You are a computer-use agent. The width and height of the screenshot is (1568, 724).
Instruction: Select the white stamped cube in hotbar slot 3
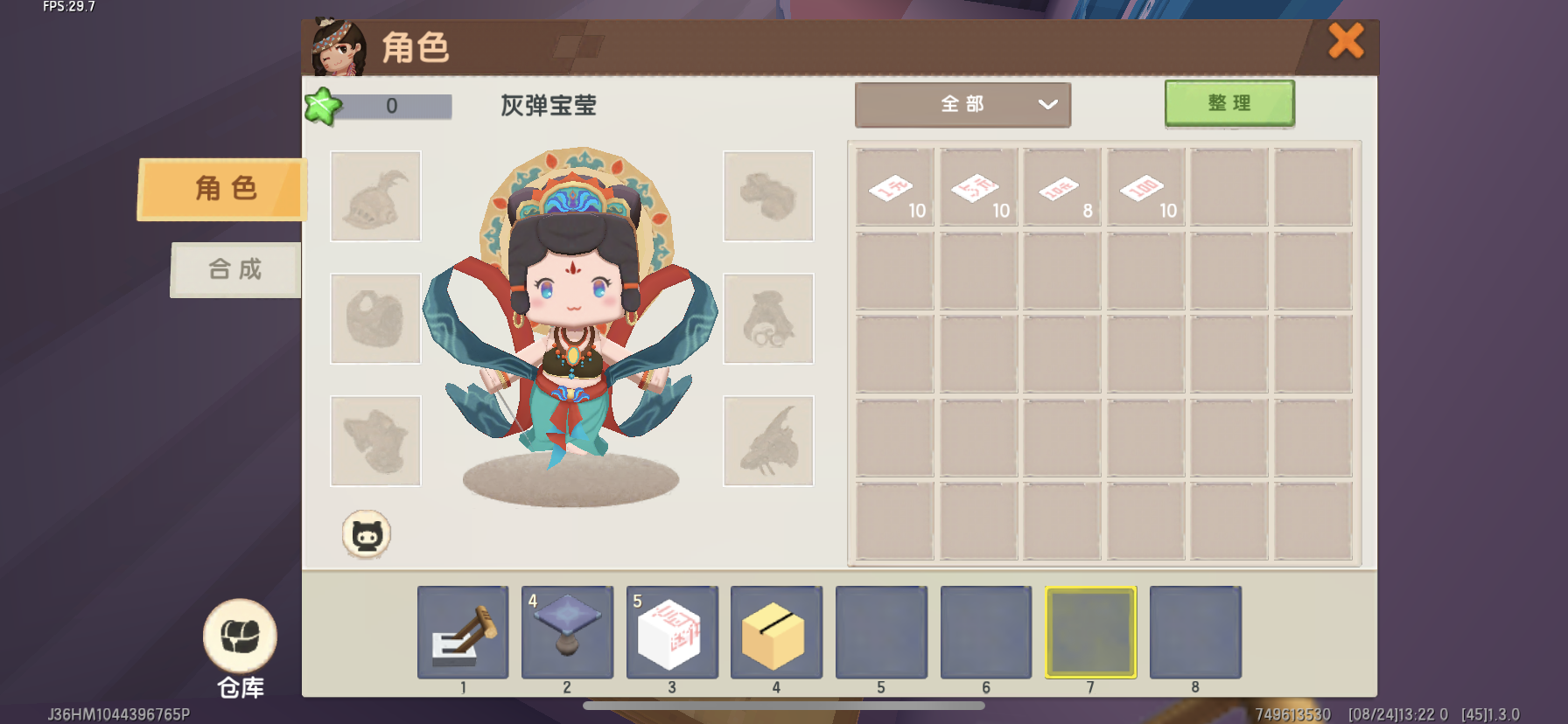[672, 632]
